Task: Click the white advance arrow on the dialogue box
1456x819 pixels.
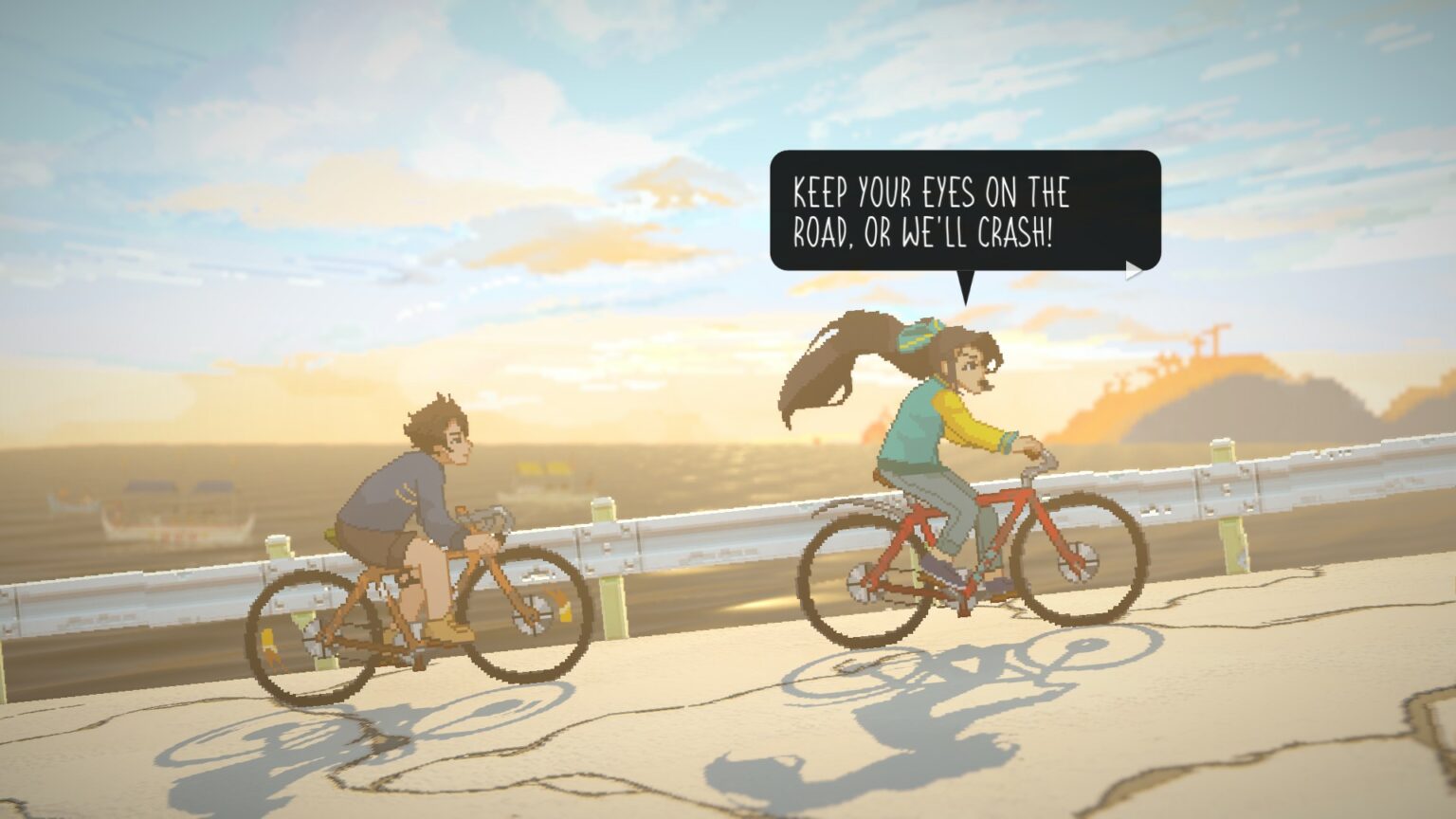Action: [x=1134, y=269]
